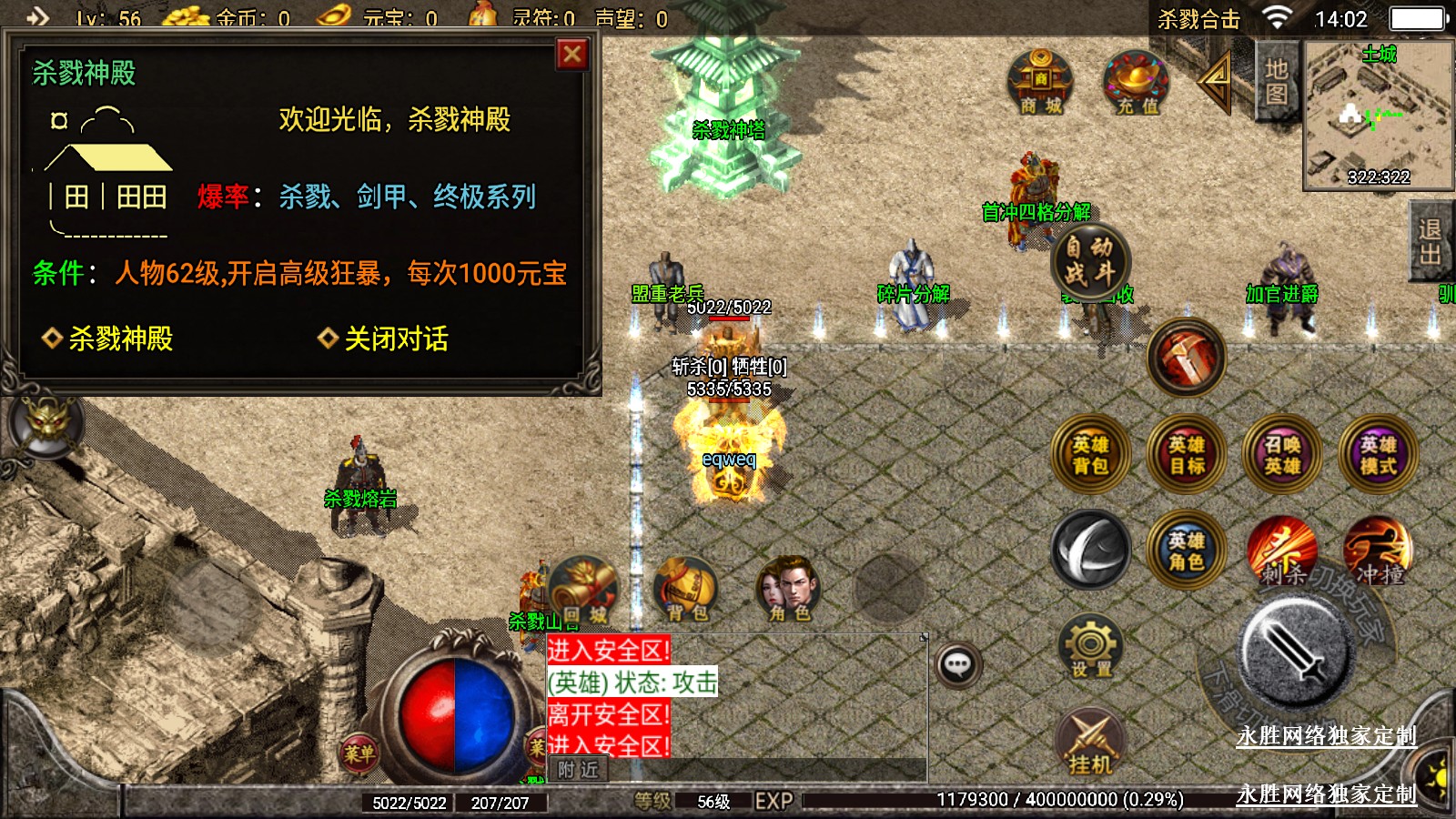Open the chat speech bubble button
Image resolution: width=1456 pixels, height=819 pixels.
click(x=957, y=664)
